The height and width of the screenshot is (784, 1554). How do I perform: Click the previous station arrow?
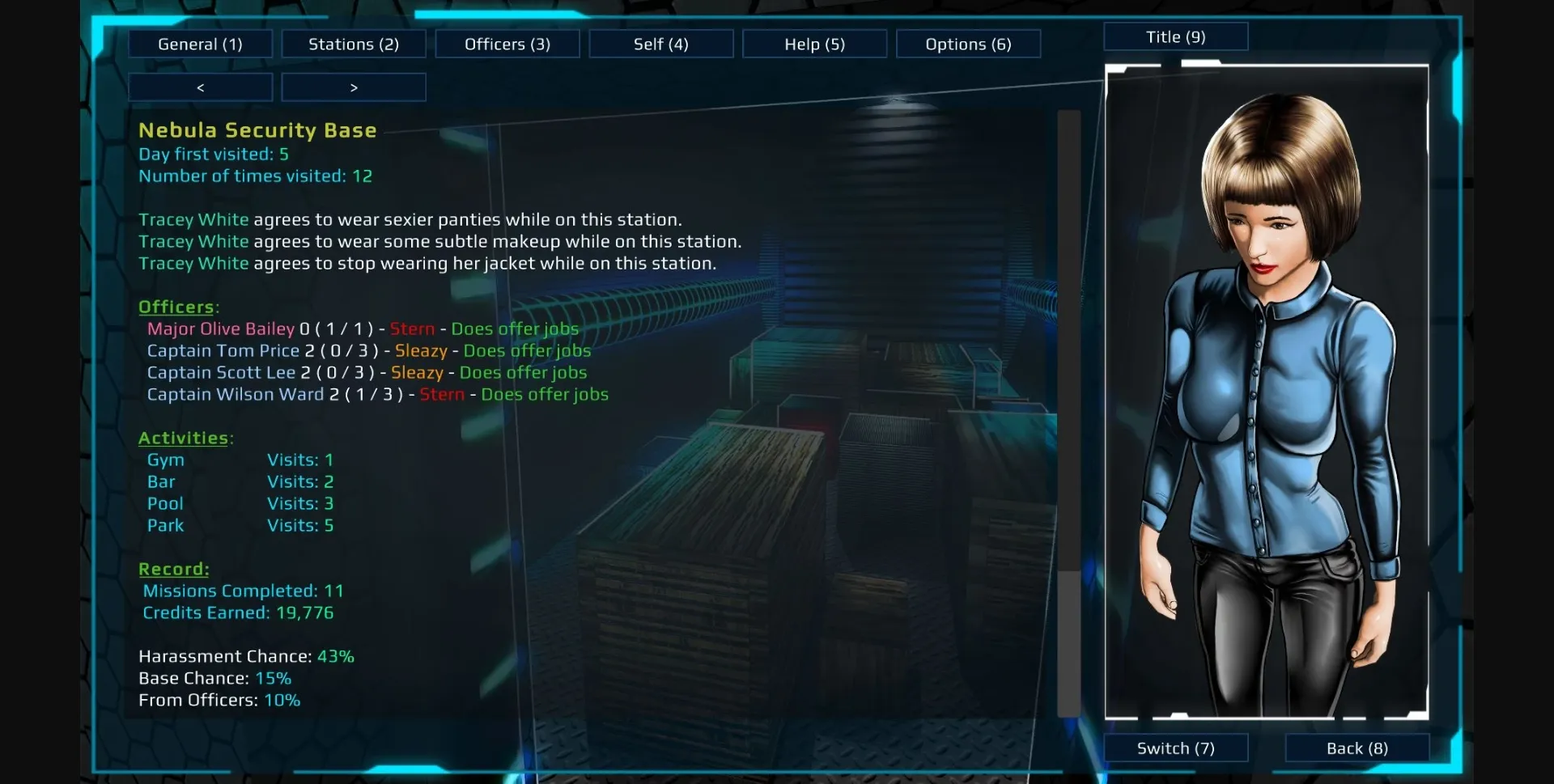[x=199, y=87]
